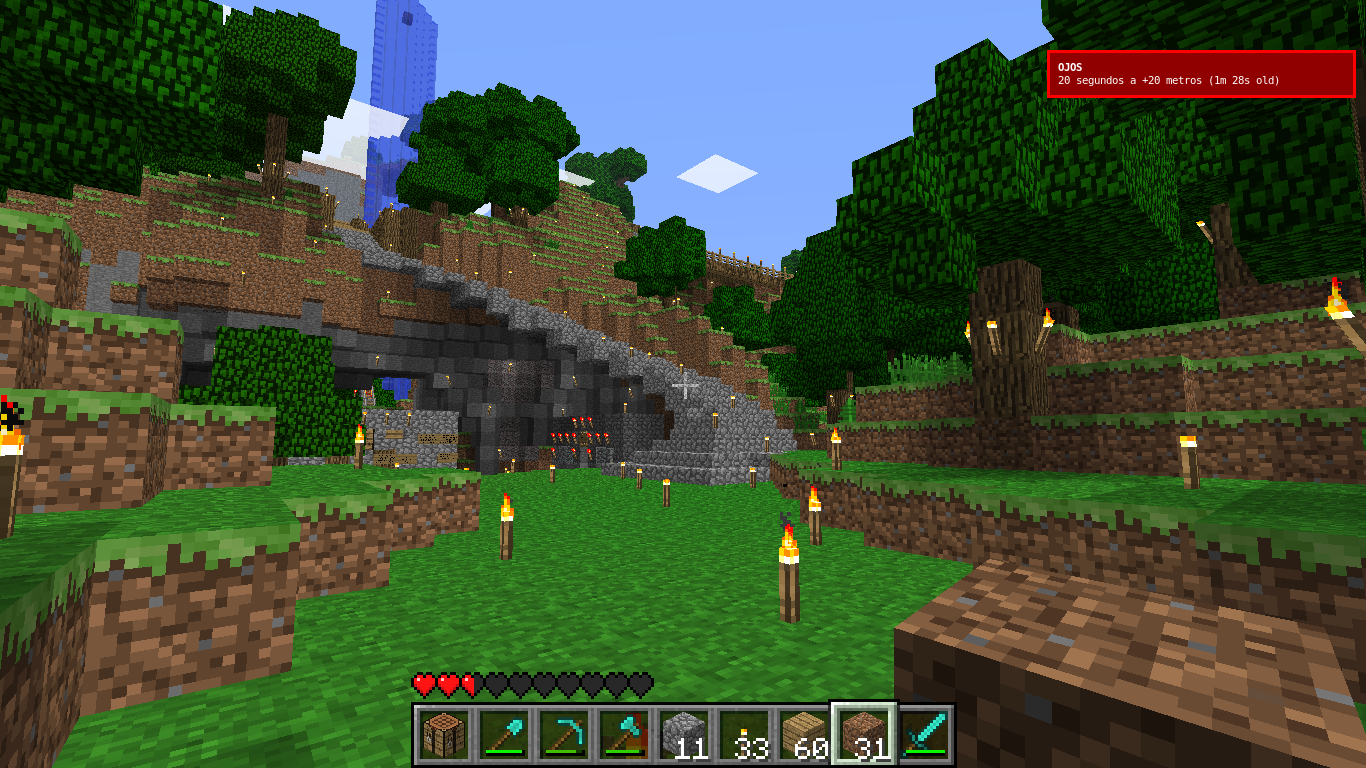Viewport: 1366px width, 768px height.
Task: Equip the diamond axe slot
Action: point(623,735)
